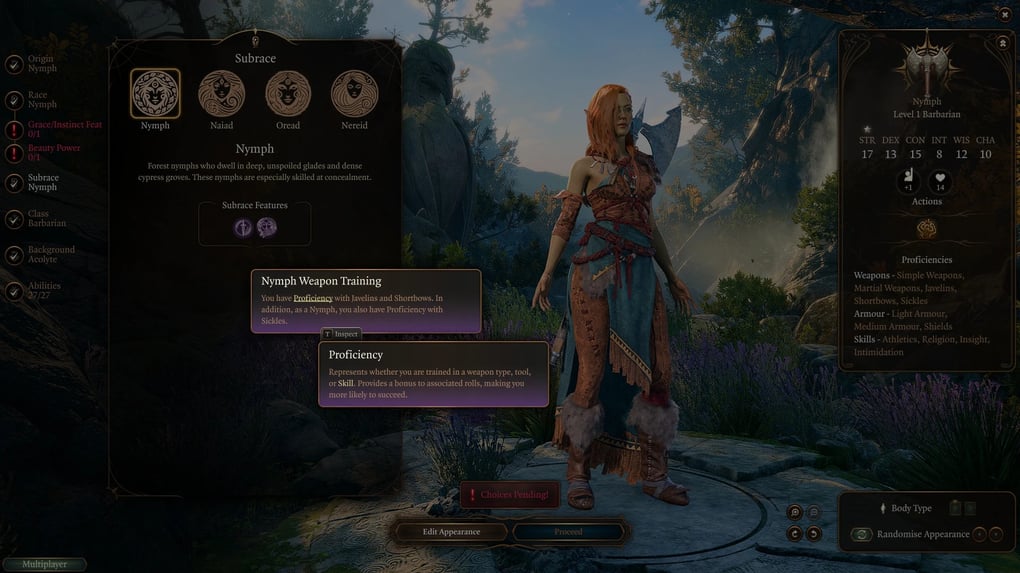1020x573 pixels.
Task: Follow the underlined Proficiency tooltip link
Action: pos(313,298)
